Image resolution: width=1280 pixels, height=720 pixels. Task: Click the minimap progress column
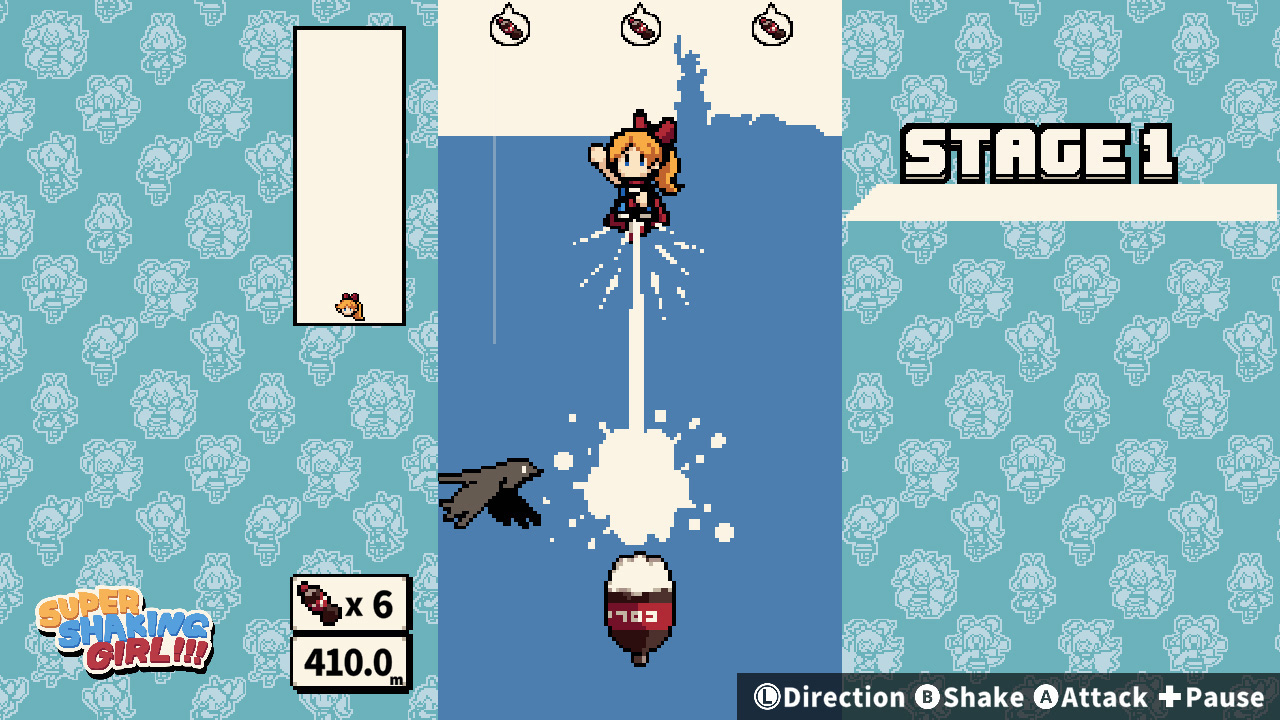(349, 175)
